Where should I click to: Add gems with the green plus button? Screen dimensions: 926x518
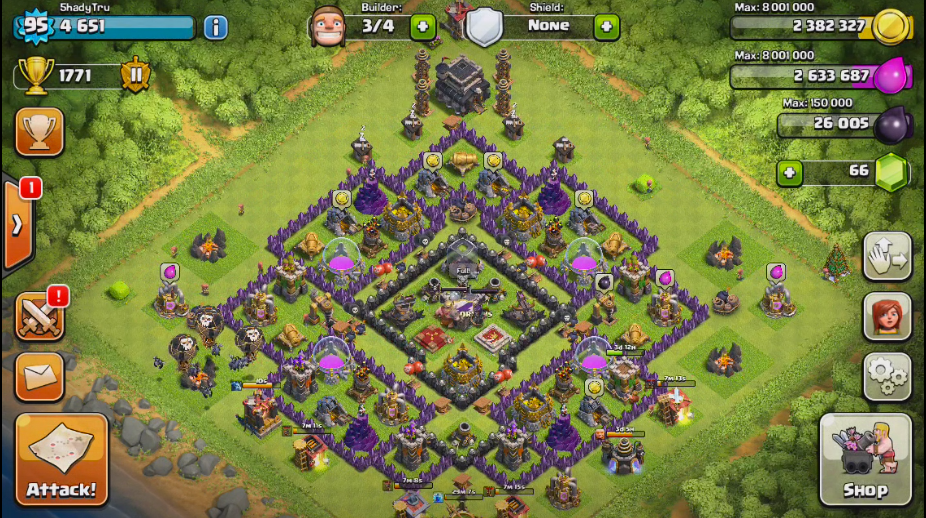[790, 173]
